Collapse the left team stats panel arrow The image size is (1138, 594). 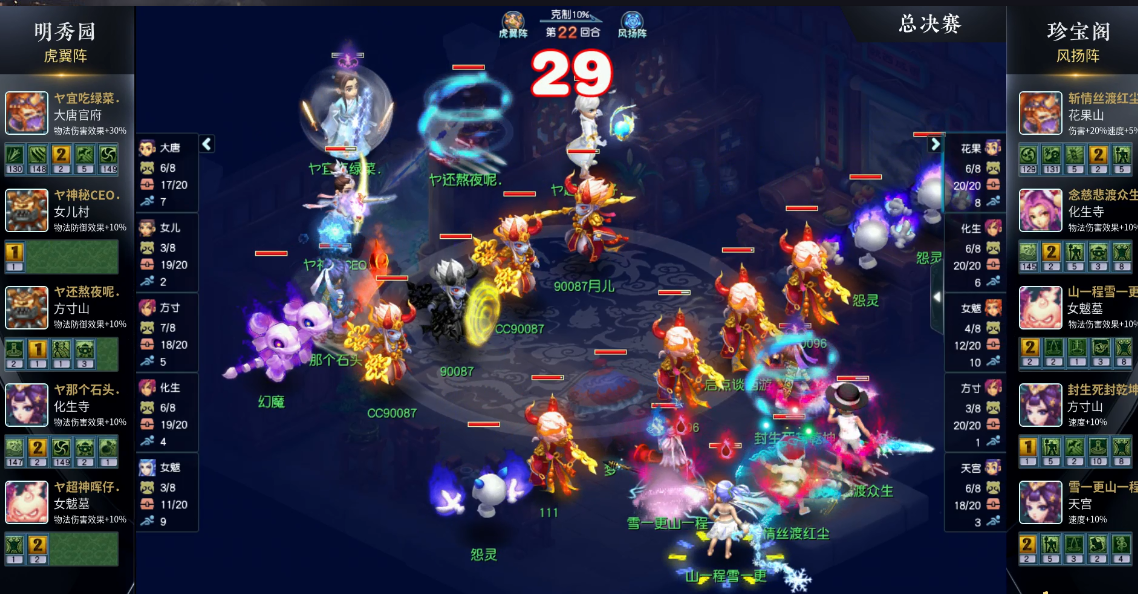[x=207, y=144]
